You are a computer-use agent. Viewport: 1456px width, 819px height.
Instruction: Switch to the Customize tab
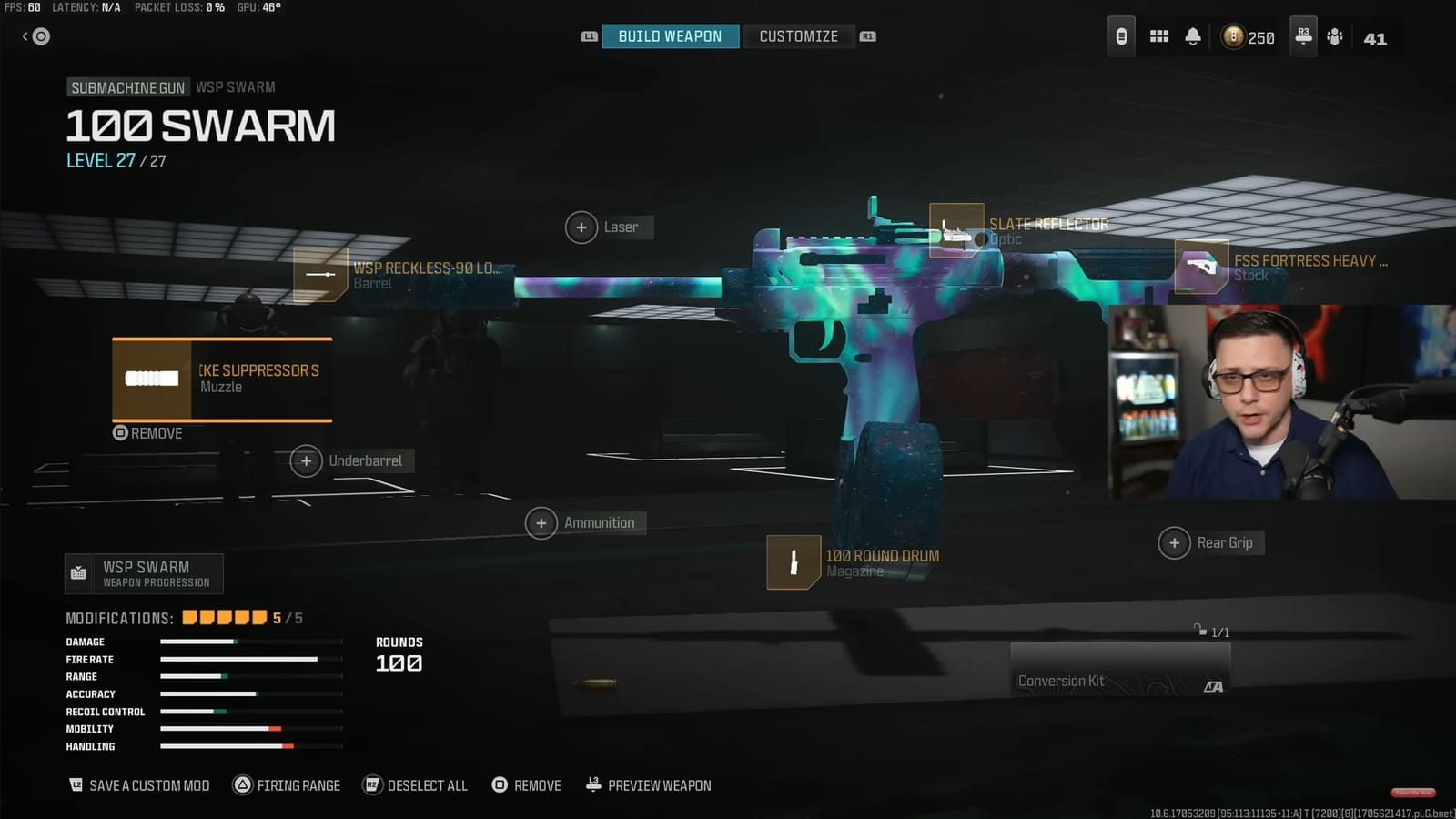point(799,36)
